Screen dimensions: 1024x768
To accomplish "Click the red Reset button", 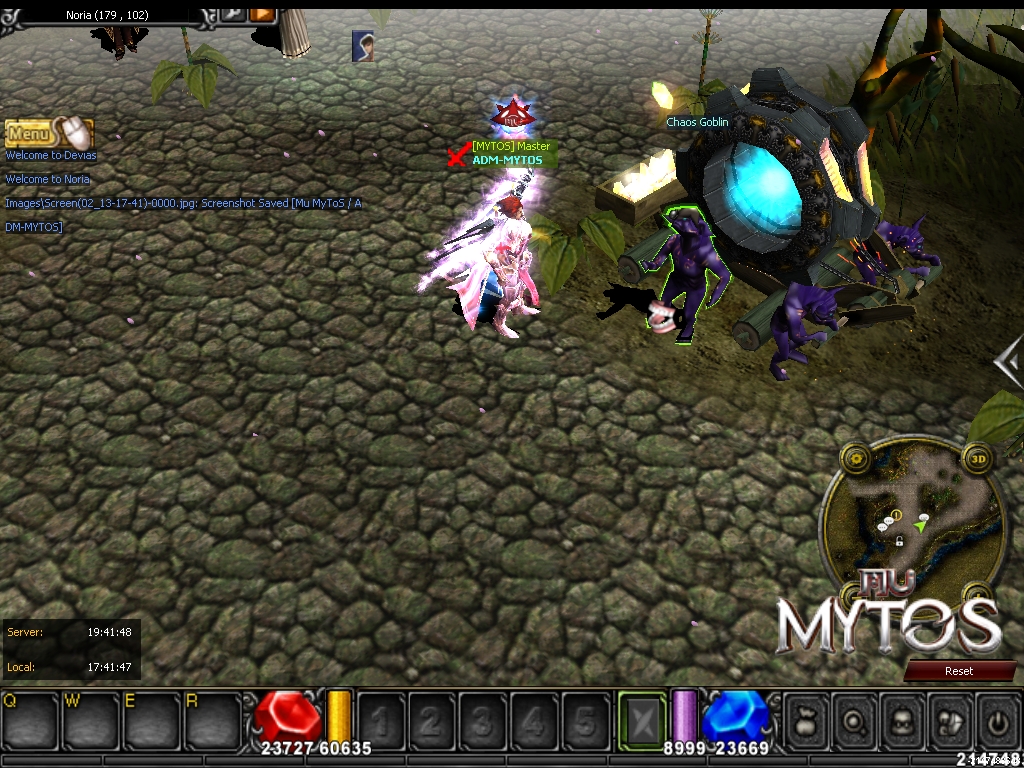I will (959, 671).
